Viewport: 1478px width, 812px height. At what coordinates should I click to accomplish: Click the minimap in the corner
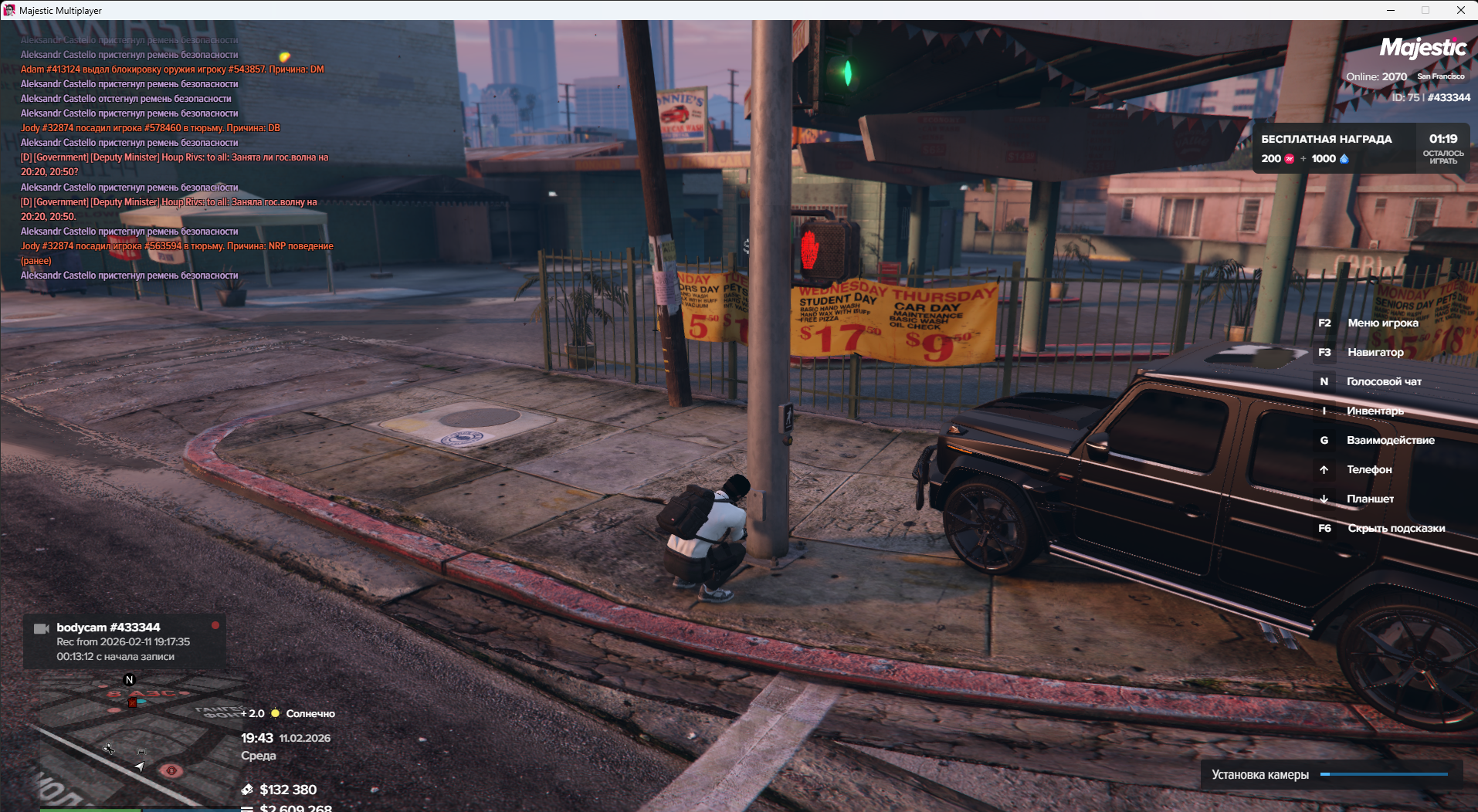(x=131, y=741)
